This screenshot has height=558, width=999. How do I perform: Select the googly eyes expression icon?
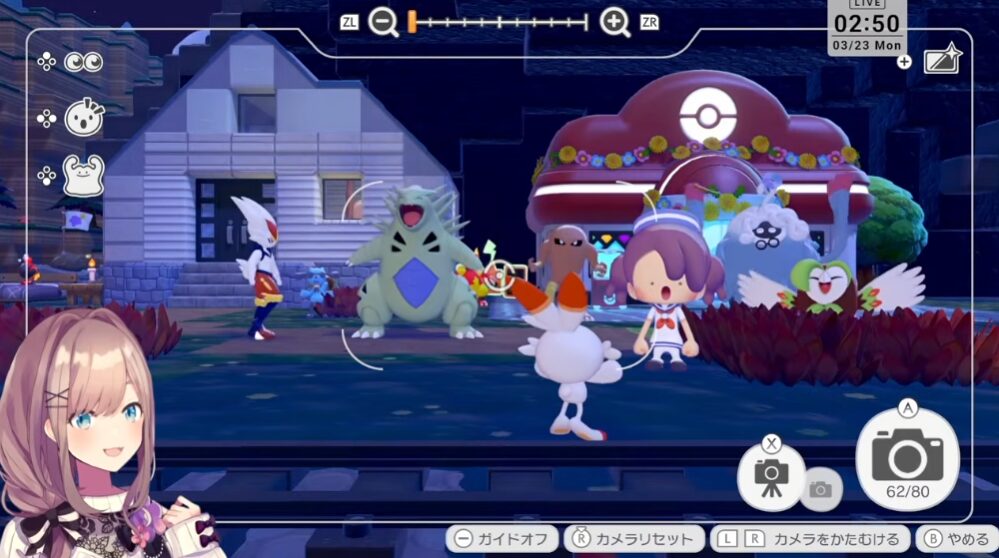[84, 62]
